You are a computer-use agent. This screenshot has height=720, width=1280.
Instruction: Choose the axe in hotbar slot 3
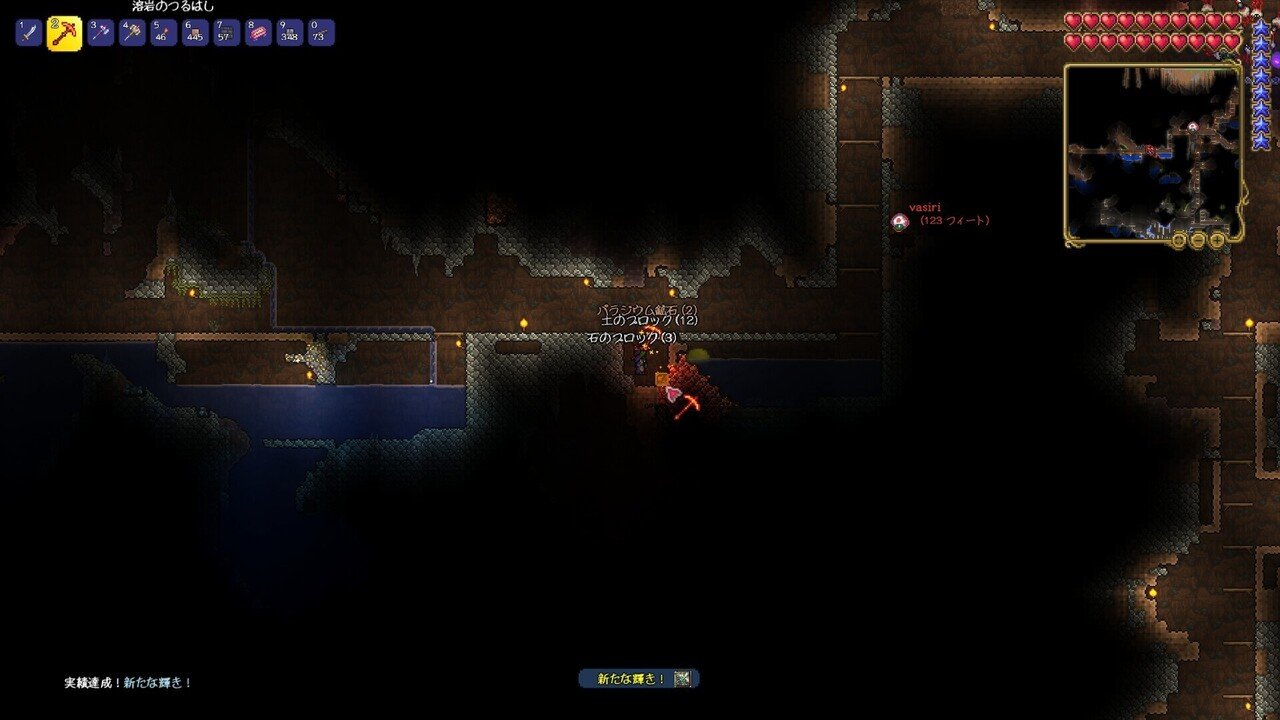pos(100,33)
